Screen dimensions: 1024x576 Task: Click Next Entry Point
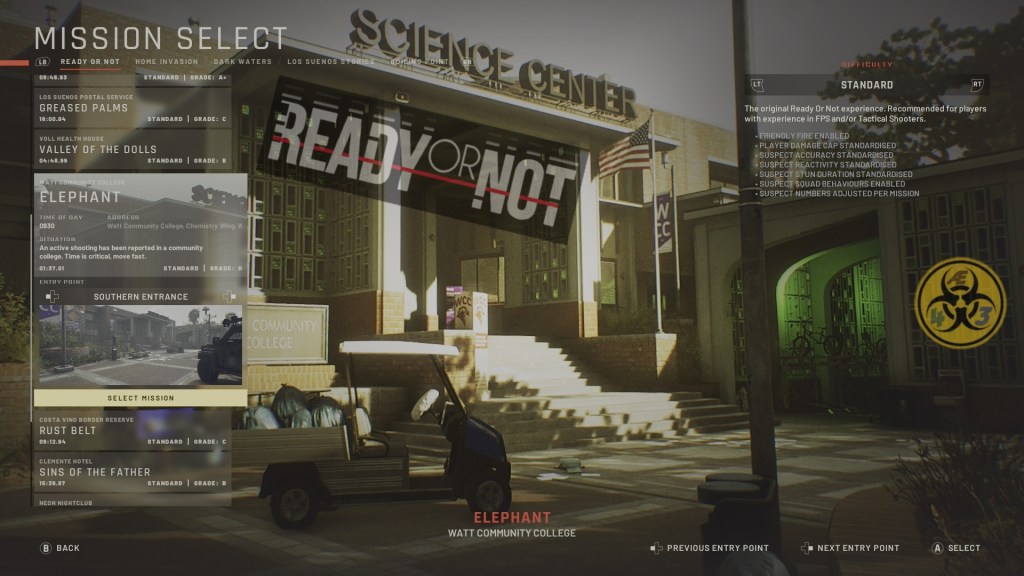[850, 548]
